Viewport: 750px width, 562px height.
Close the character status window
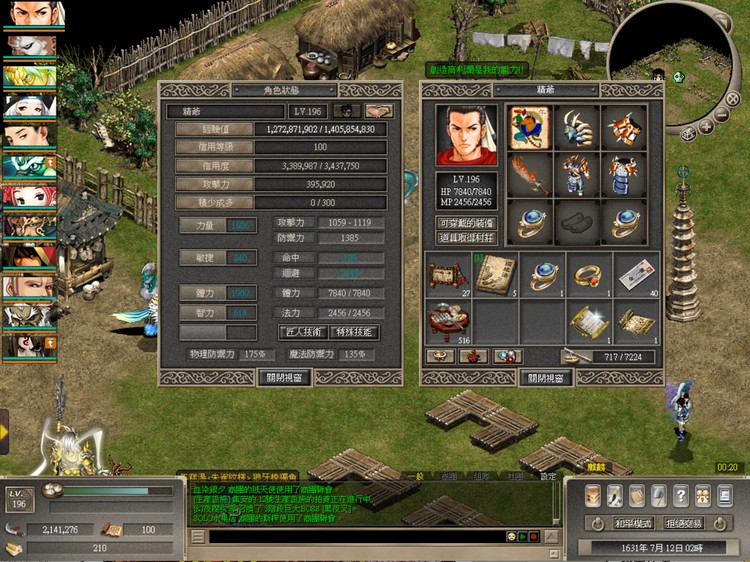[284, 377]
